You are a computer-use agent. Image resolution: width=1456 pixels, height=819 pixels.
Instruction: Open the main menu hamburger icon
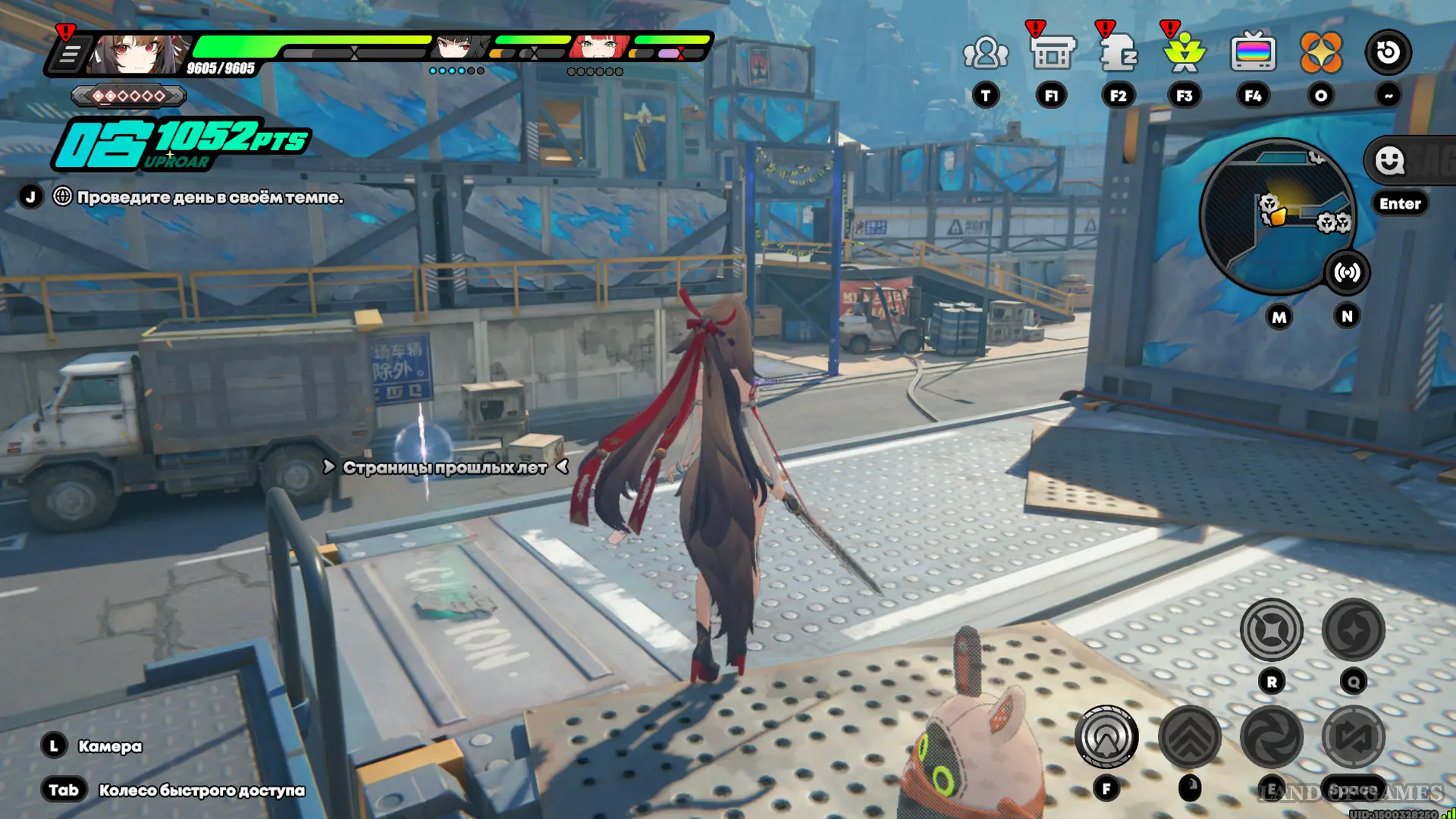(69, 55)
